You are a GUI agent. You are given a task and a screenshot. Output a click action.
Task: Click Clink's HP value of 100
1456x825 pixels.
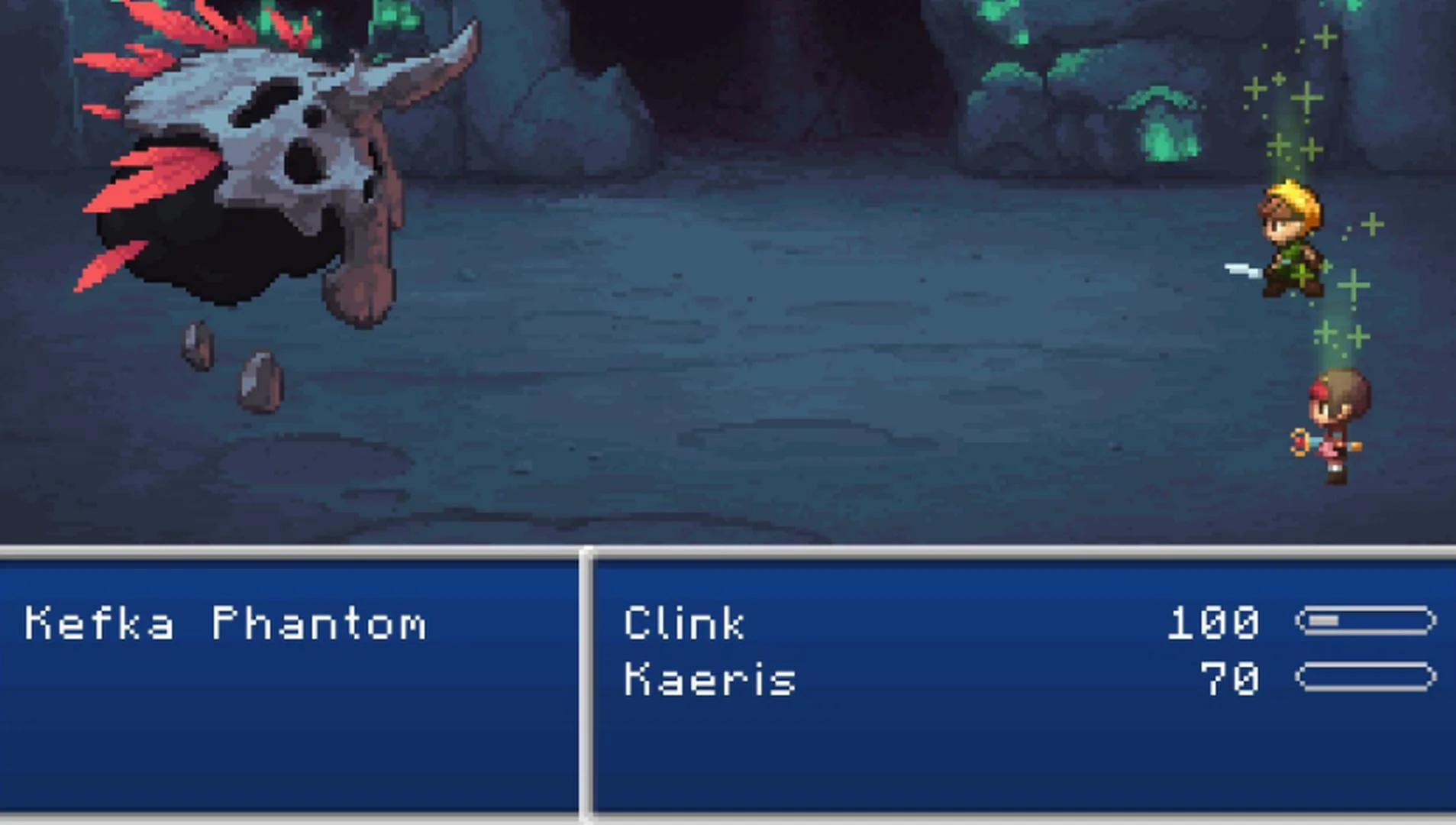coord(1214,623)
